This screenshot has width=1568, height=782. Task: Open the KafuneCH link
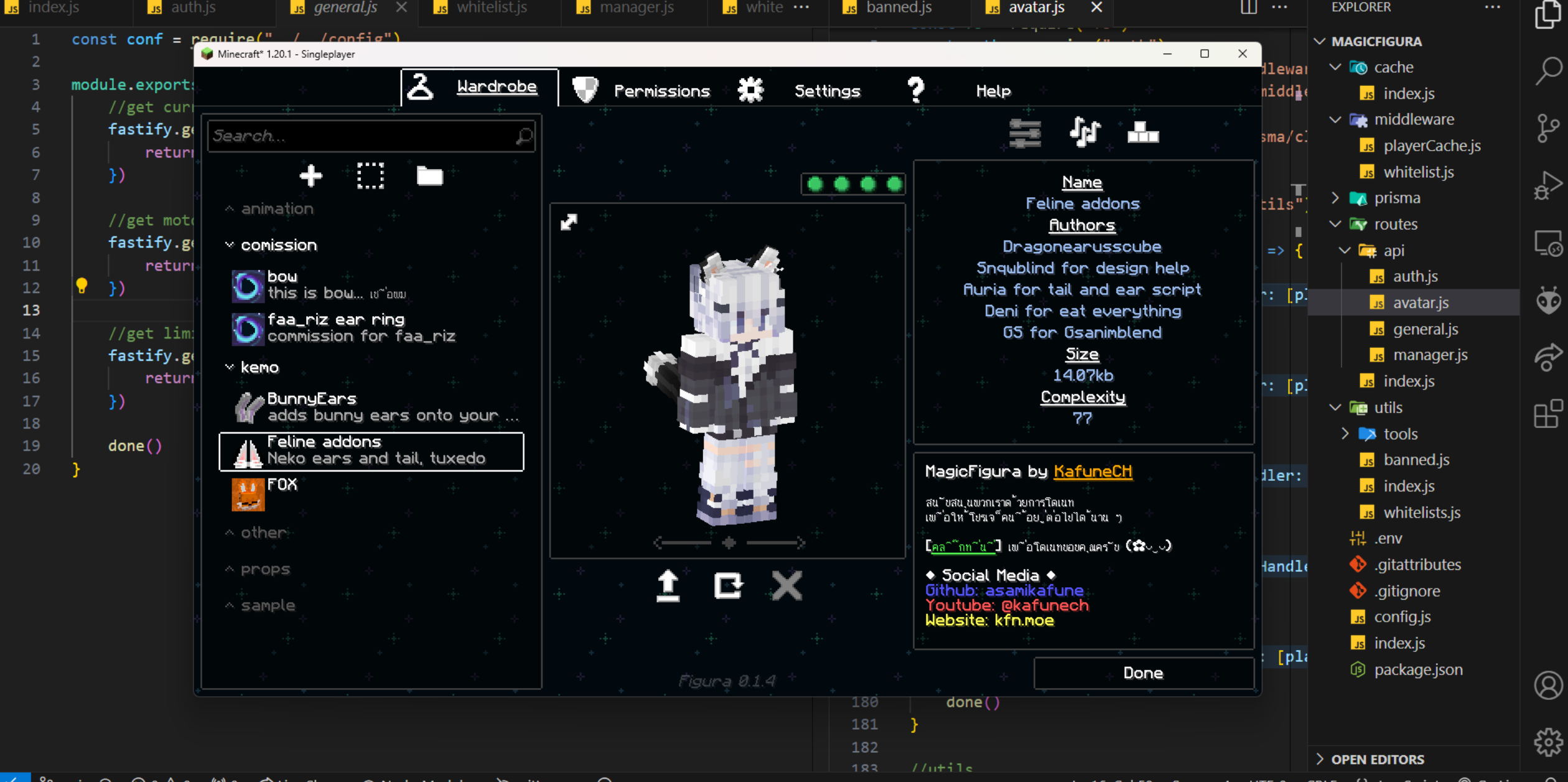coord(1094,472)
